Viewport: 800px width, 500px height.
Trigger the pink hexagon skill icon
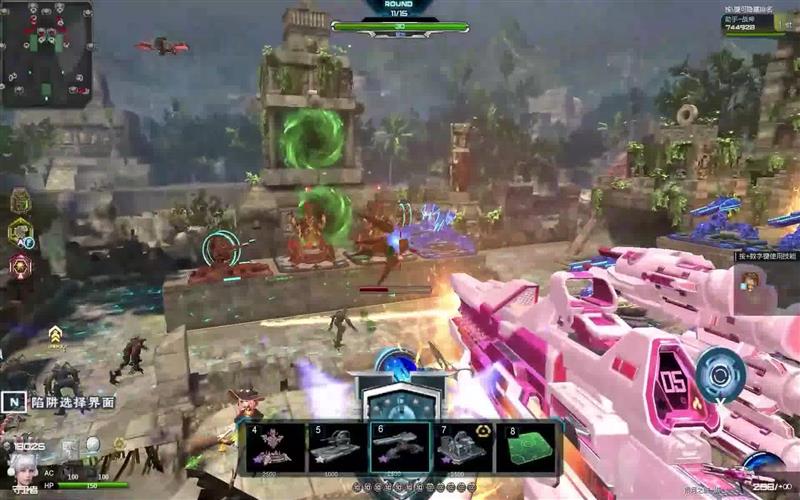20,265
